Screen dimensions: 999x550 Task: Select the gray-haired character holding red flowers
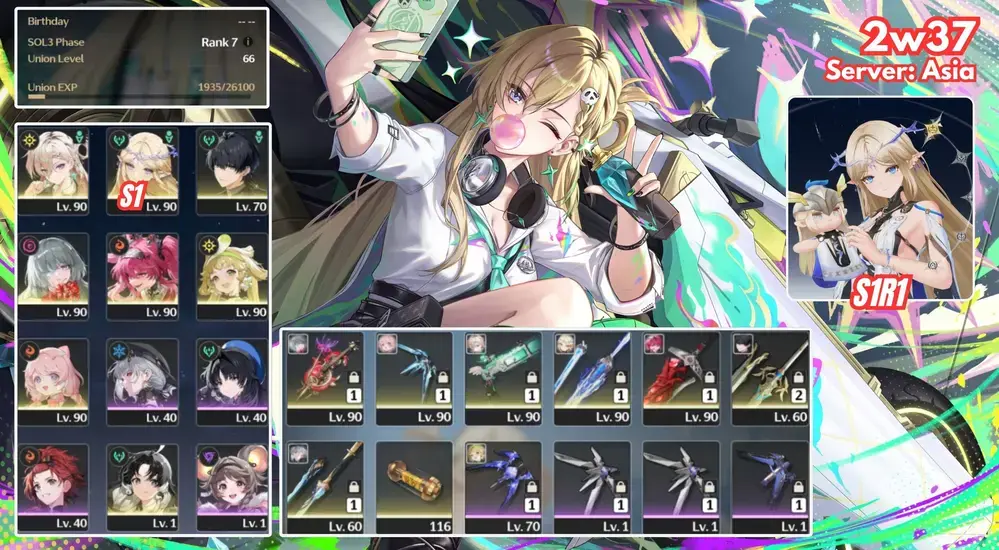[x=55, y=277]
